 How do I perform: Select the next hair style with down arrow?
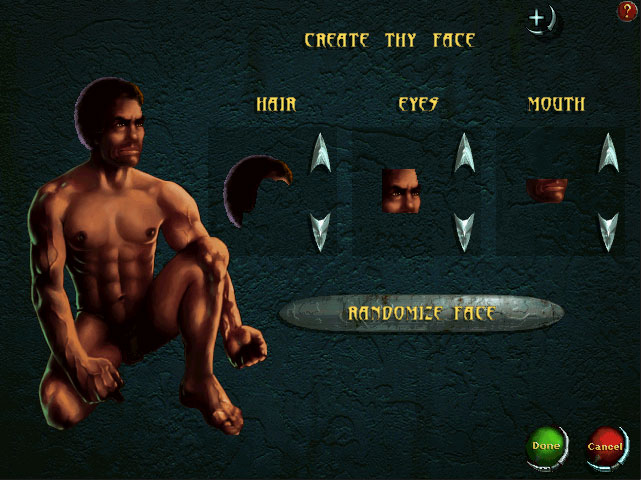pyautogui.click(x=320, y=231)
